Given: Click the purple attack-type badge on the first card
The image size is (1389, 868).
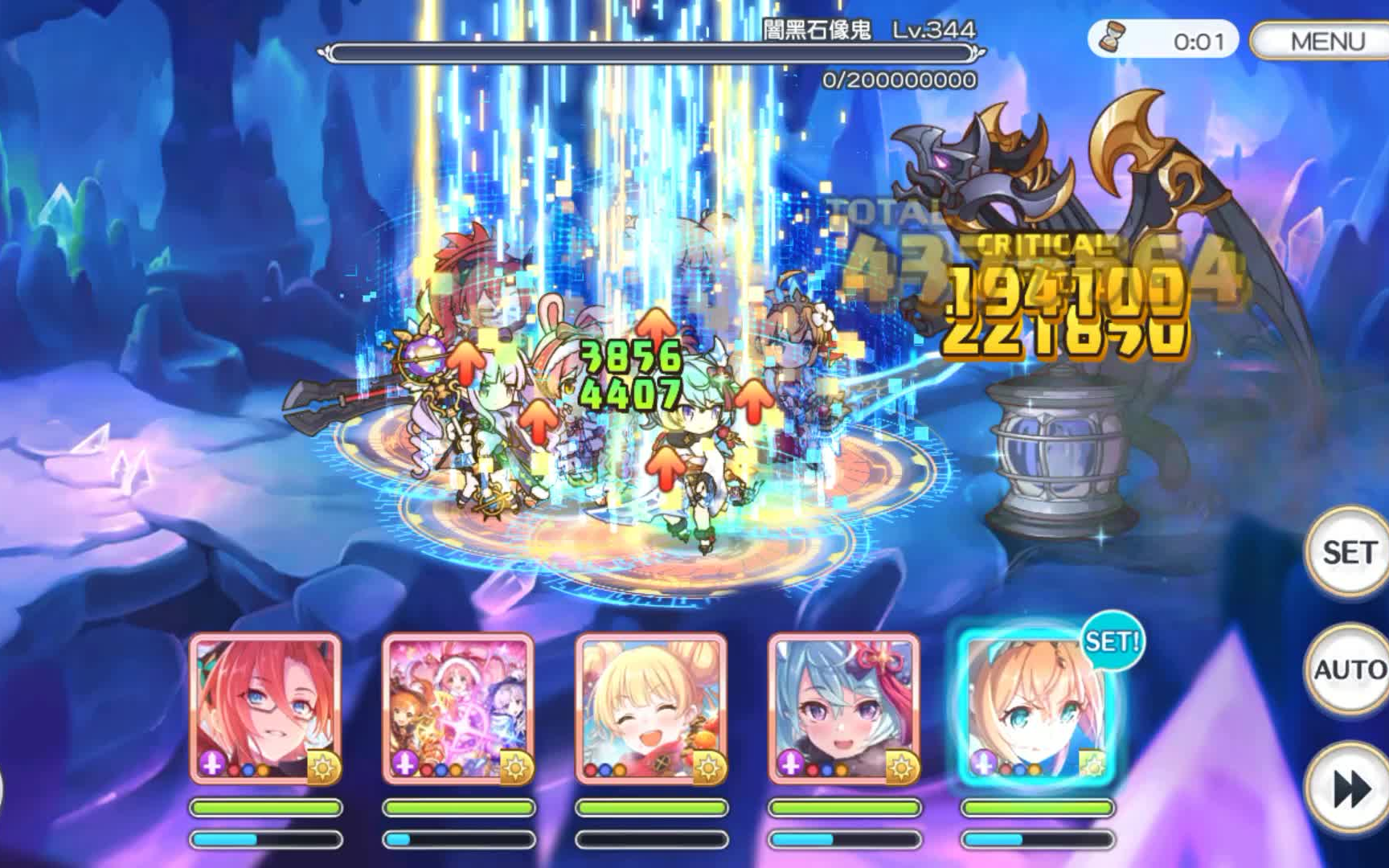Looking at the screenshot, I should point(211,766).
